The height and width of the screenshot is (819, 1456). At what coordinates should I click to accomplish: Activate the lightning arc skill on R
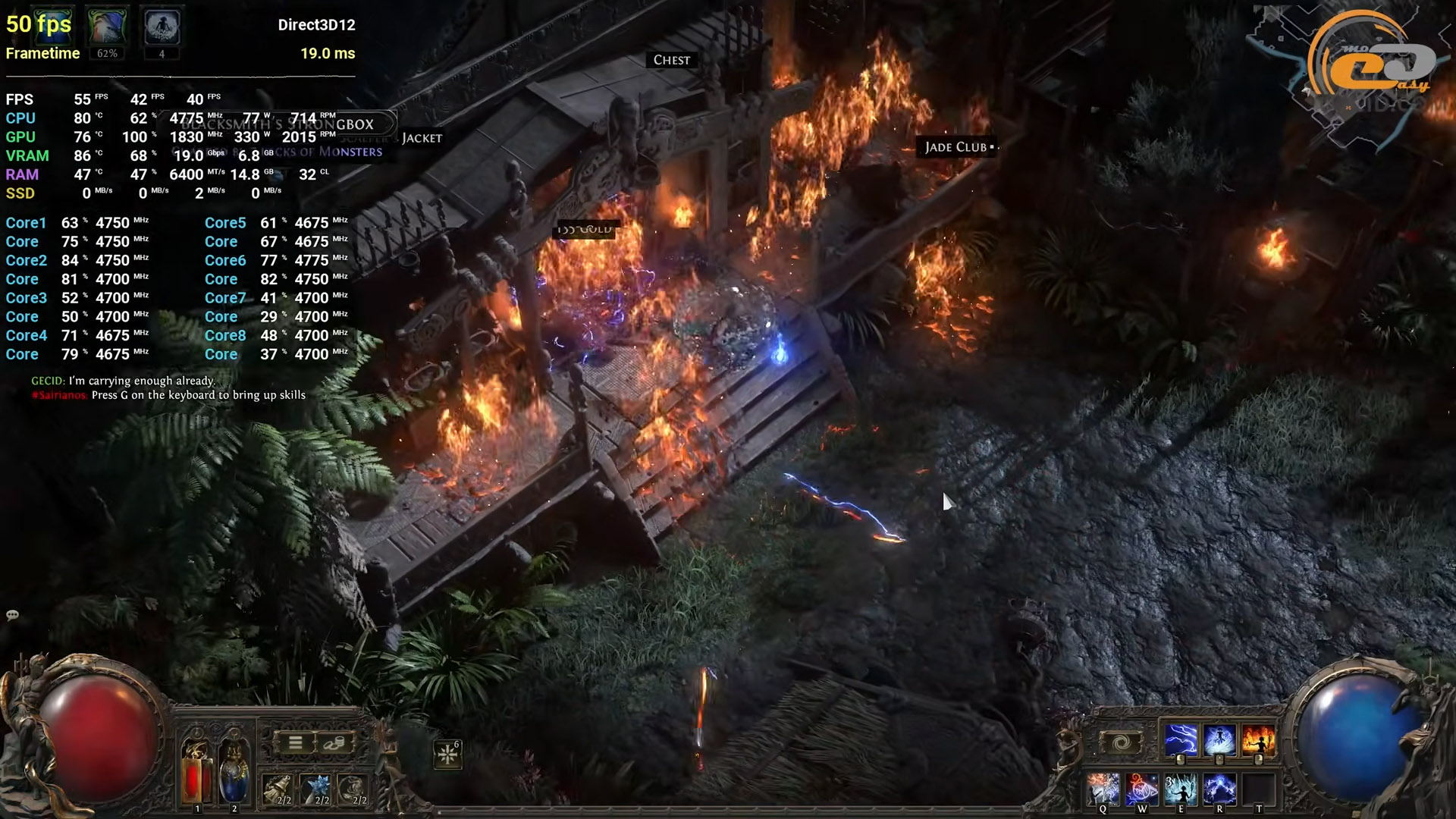coord(1219,789)
